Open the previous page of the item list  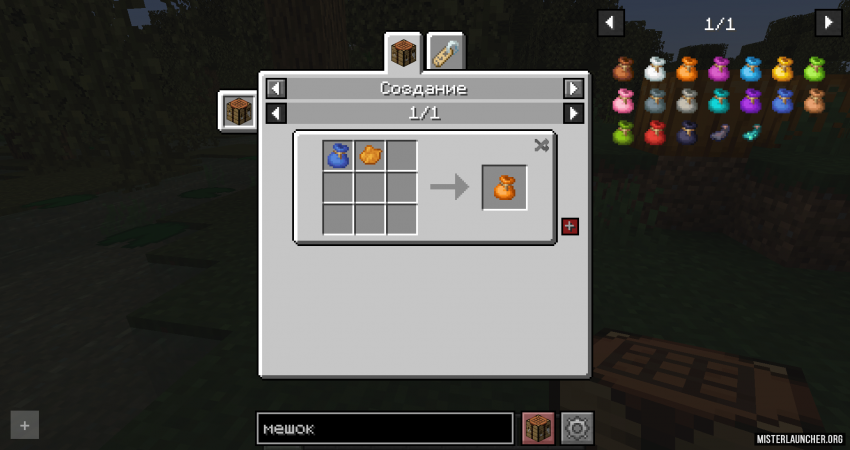(610, 23)
